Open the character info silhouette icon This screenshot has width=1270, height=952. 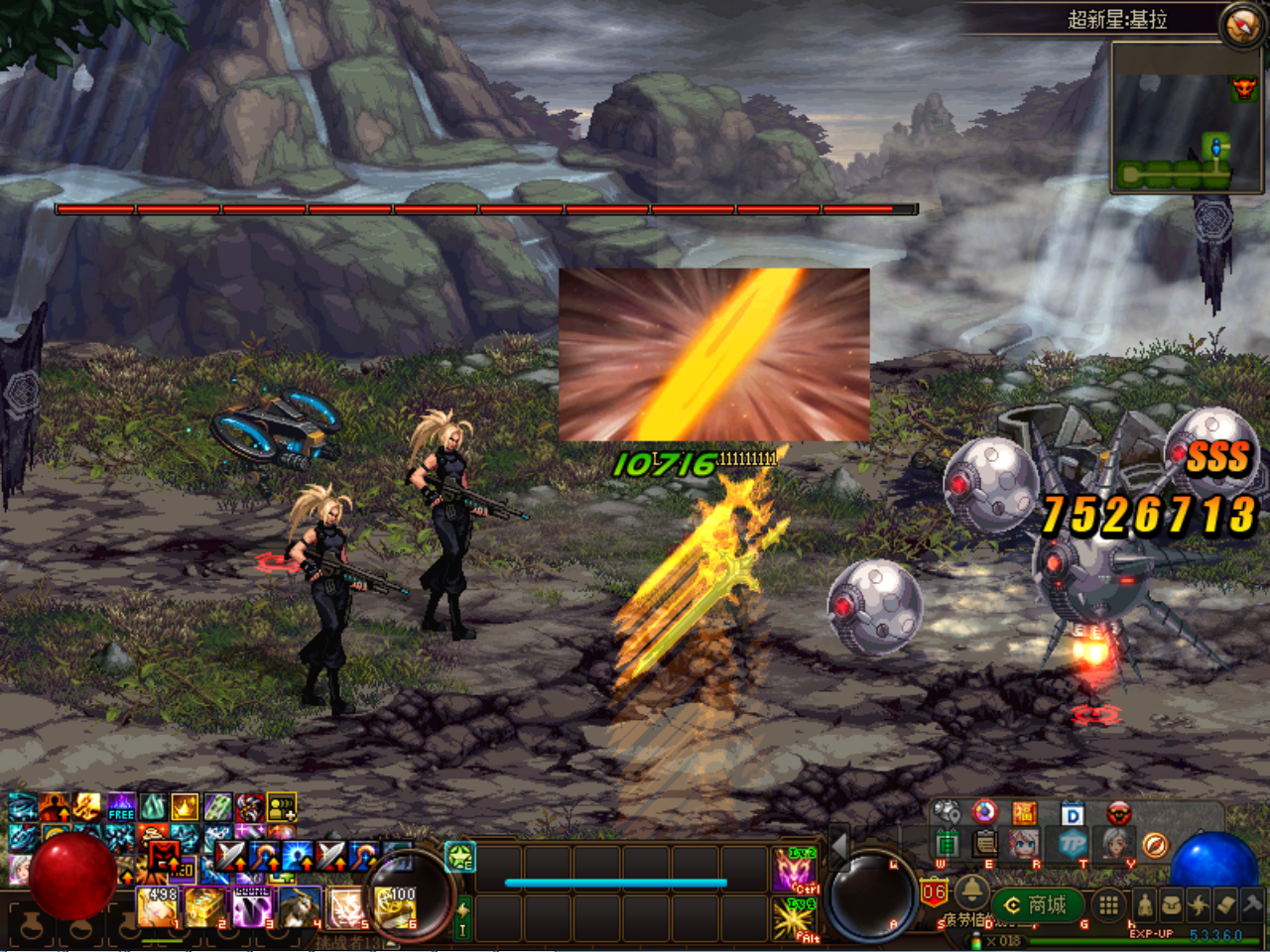coord(1144,904)
